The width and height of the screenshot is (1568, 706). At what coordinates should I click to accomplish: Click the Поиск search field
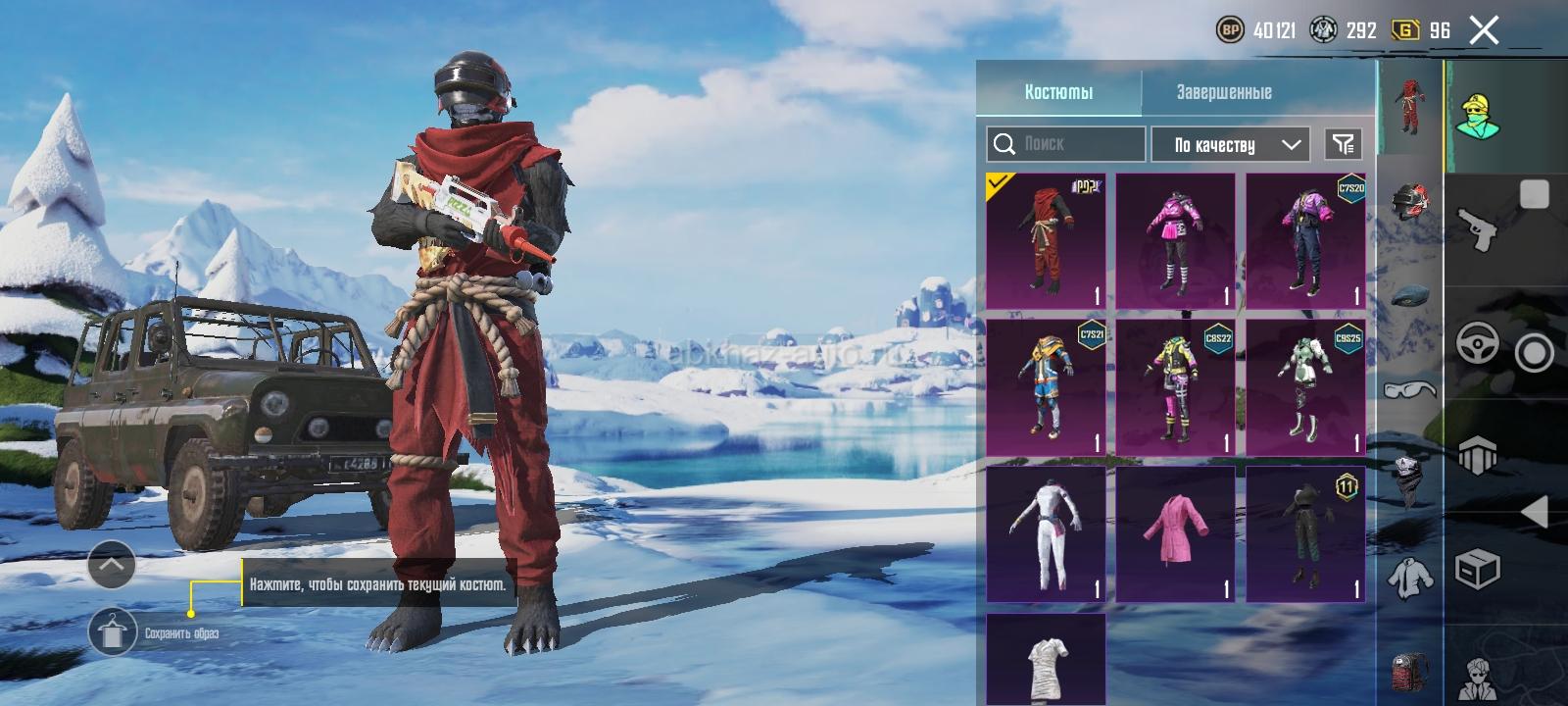click(1065, 144)
